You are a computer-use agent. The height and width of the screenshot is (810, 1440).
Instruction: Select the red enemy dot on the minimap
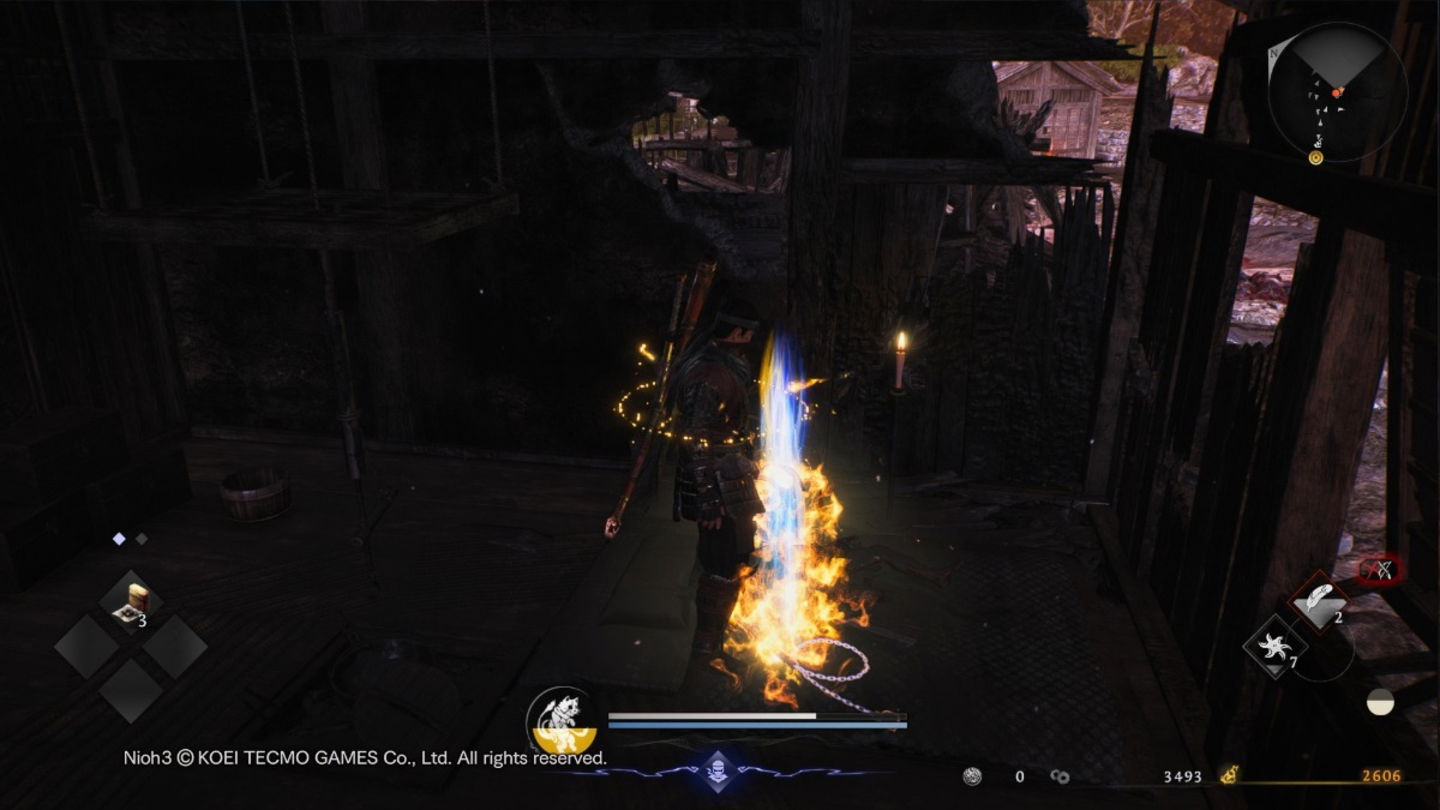coord(1336,93)
